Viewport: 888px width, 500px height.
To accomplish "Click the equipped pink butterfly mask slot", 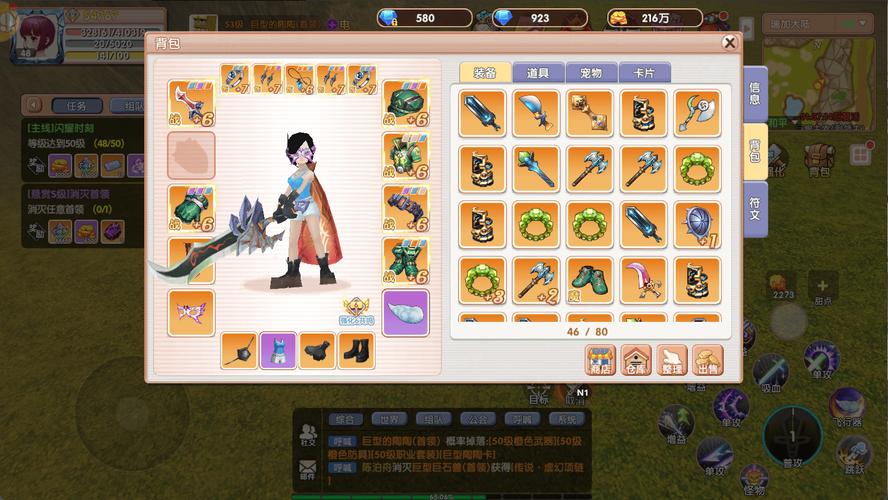I will pyautogui.click(x=191, y=312).
